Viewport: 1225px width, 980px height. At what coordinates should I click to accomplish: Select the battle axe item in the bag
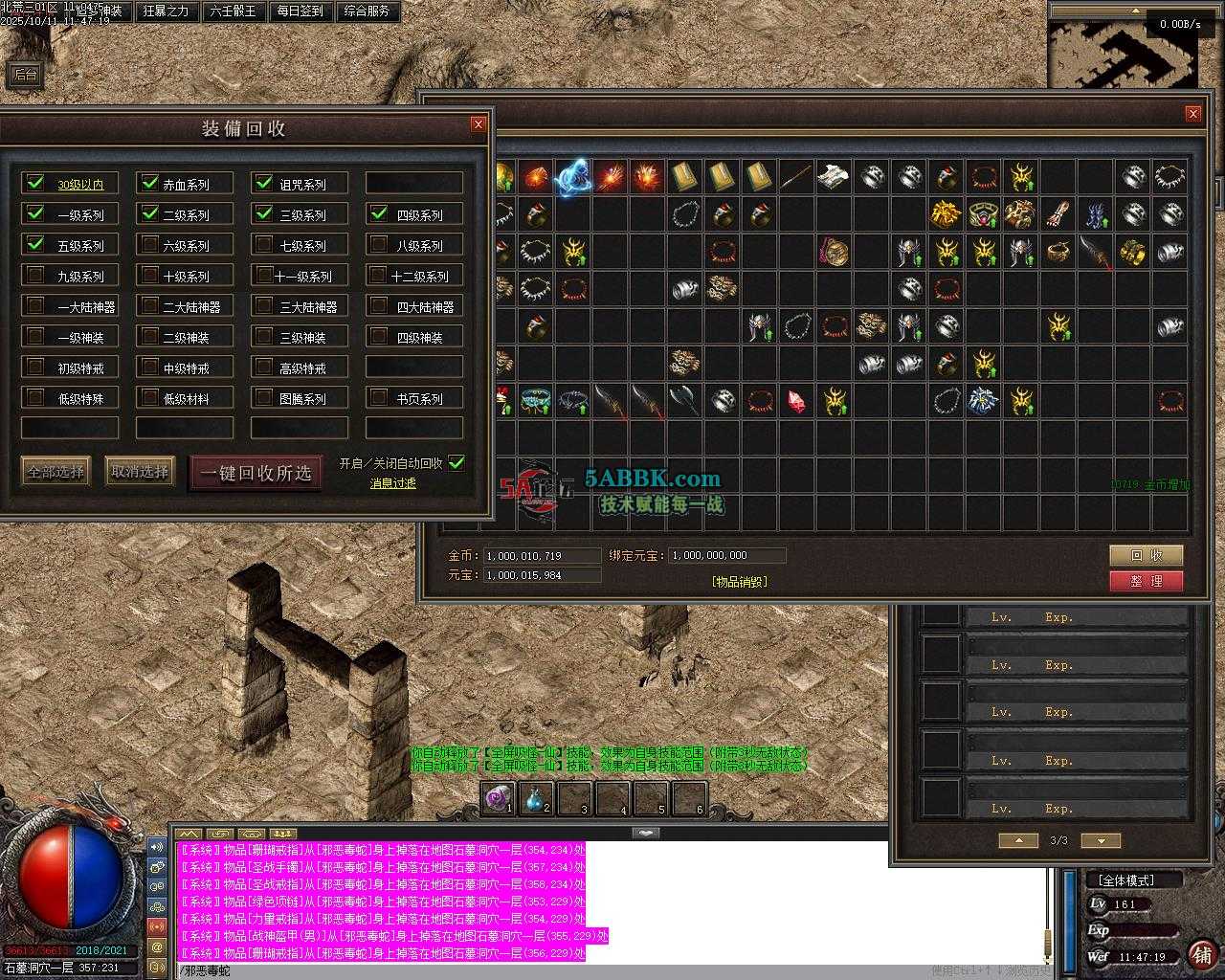click(684, 401)
